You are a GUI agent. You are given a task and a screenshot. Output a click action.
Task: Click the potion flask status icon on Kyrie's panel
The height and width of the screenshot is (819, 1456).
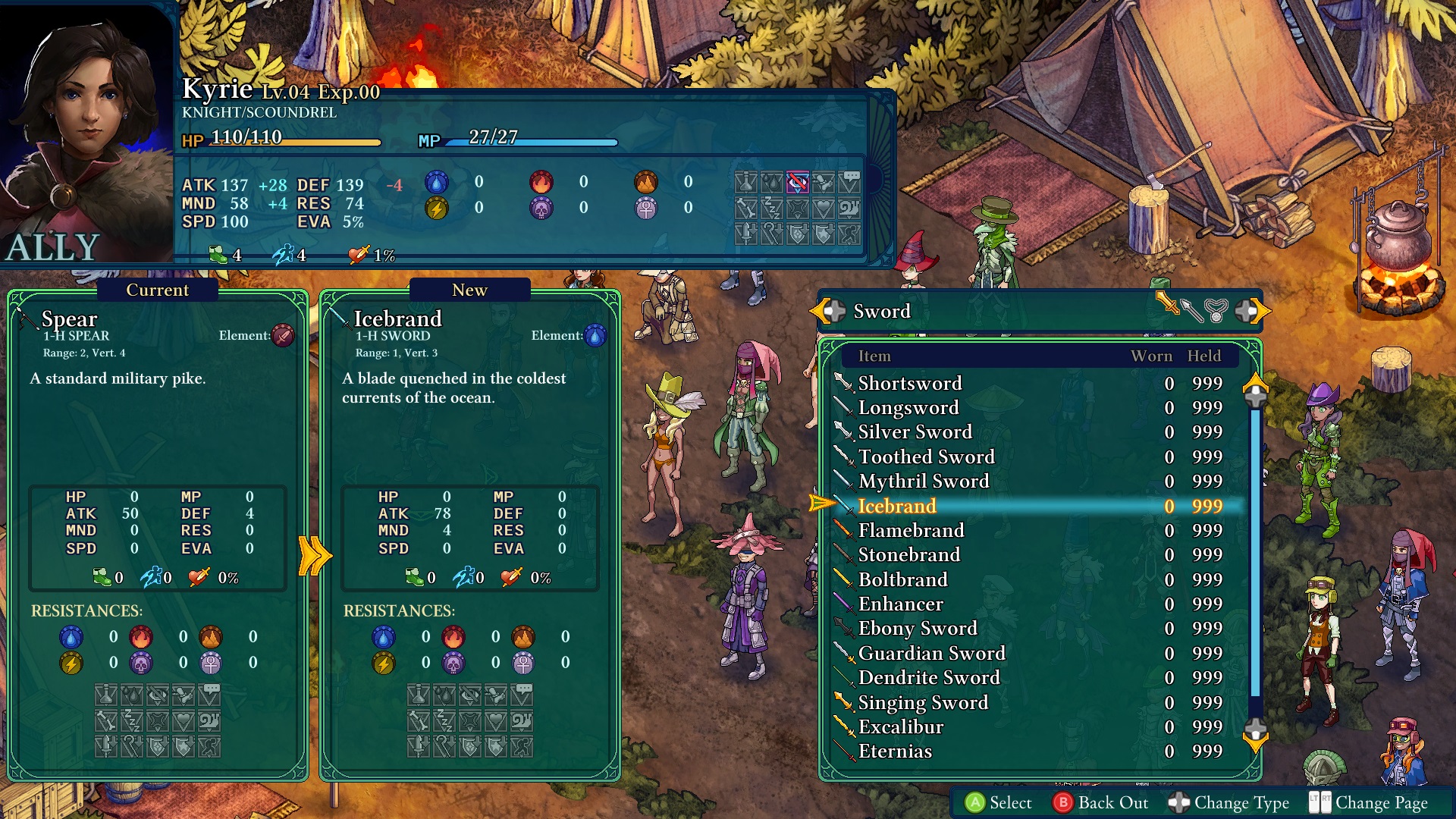coord(745,182)
